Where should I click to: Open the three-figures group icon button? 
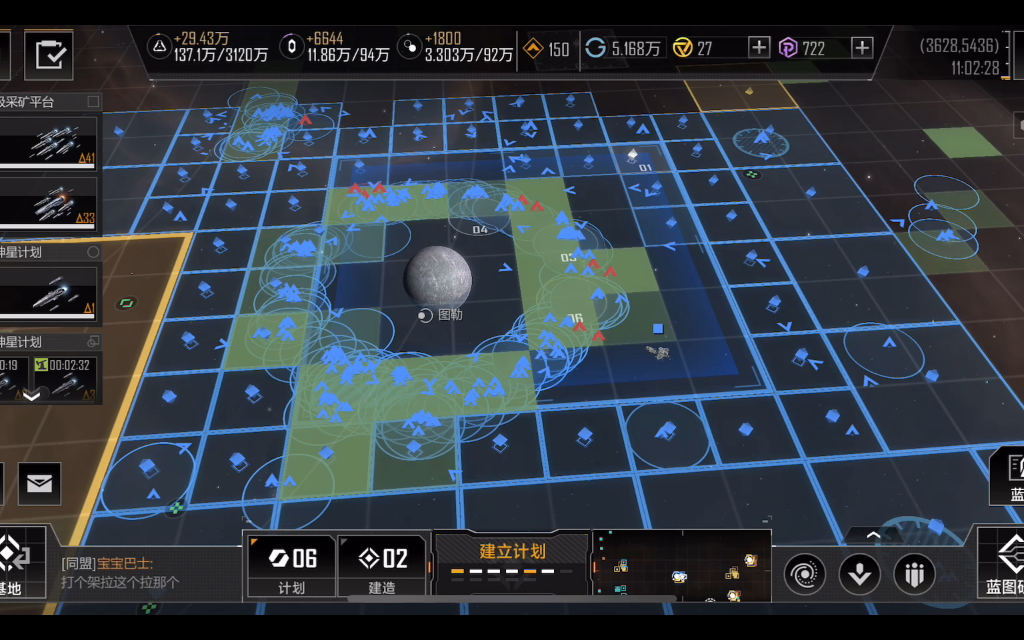(914, 574)
